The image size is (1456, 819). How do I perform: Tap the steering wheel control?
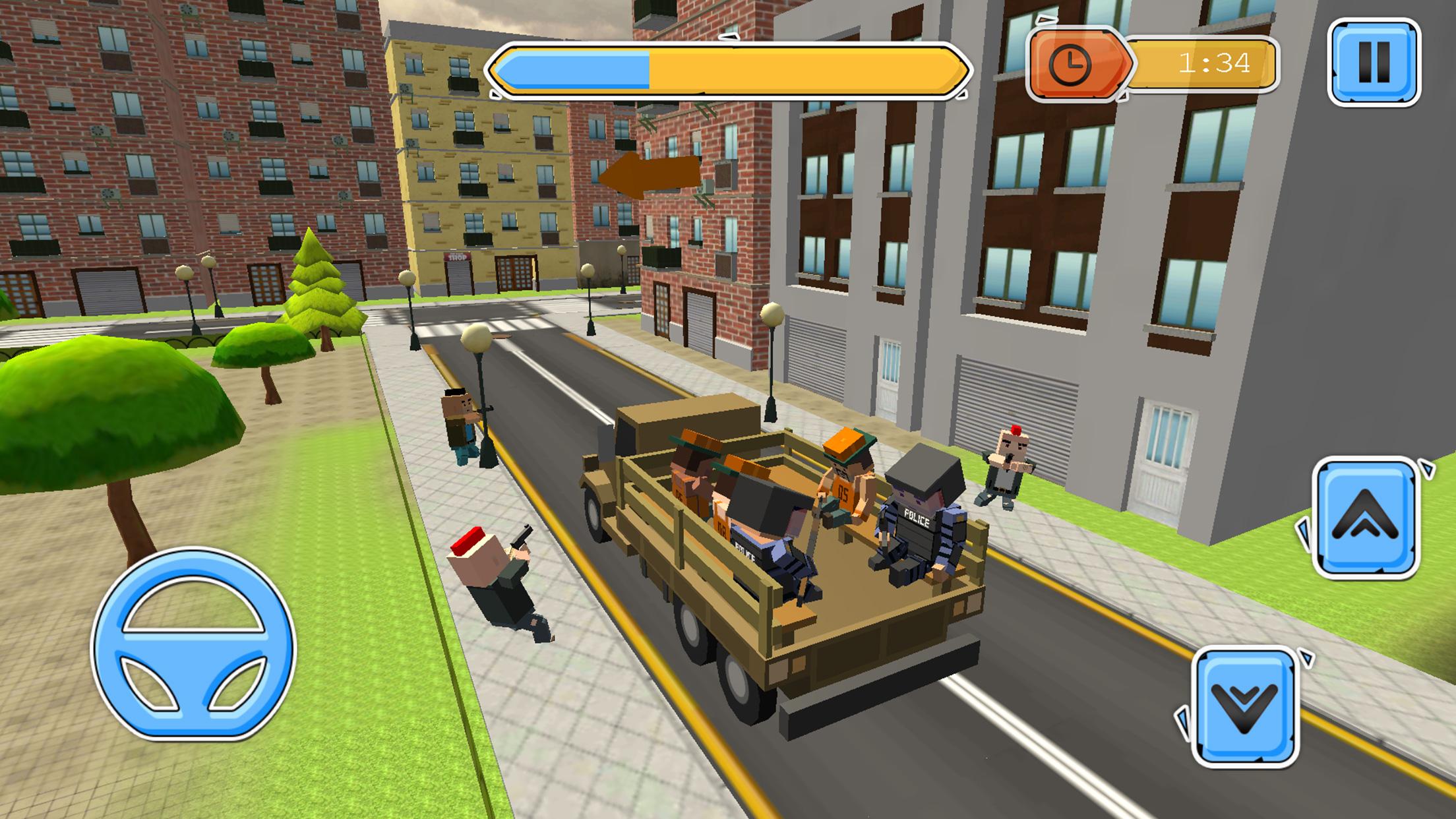point(193,644)
